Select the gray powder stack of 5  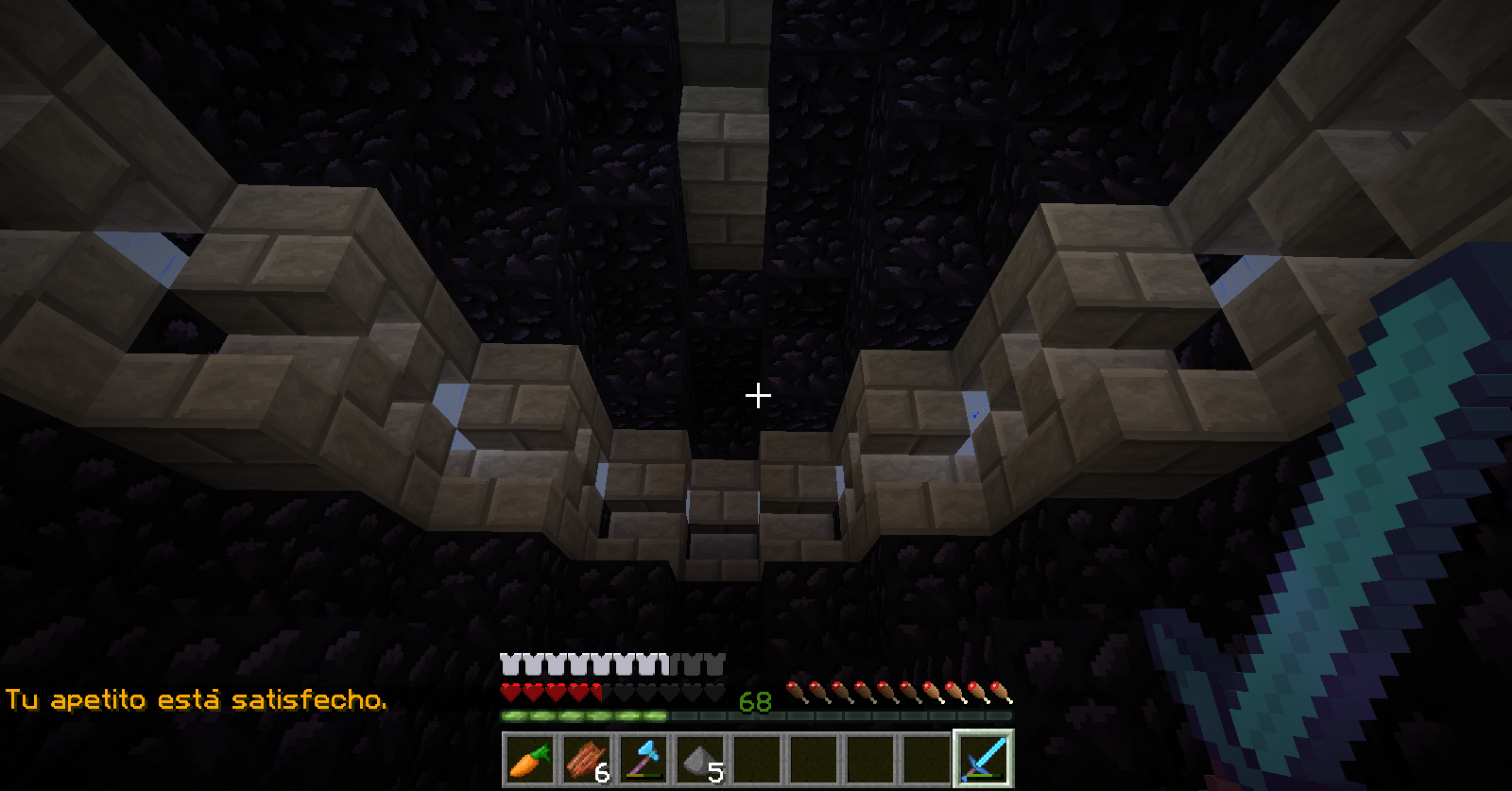click(700, 759)
